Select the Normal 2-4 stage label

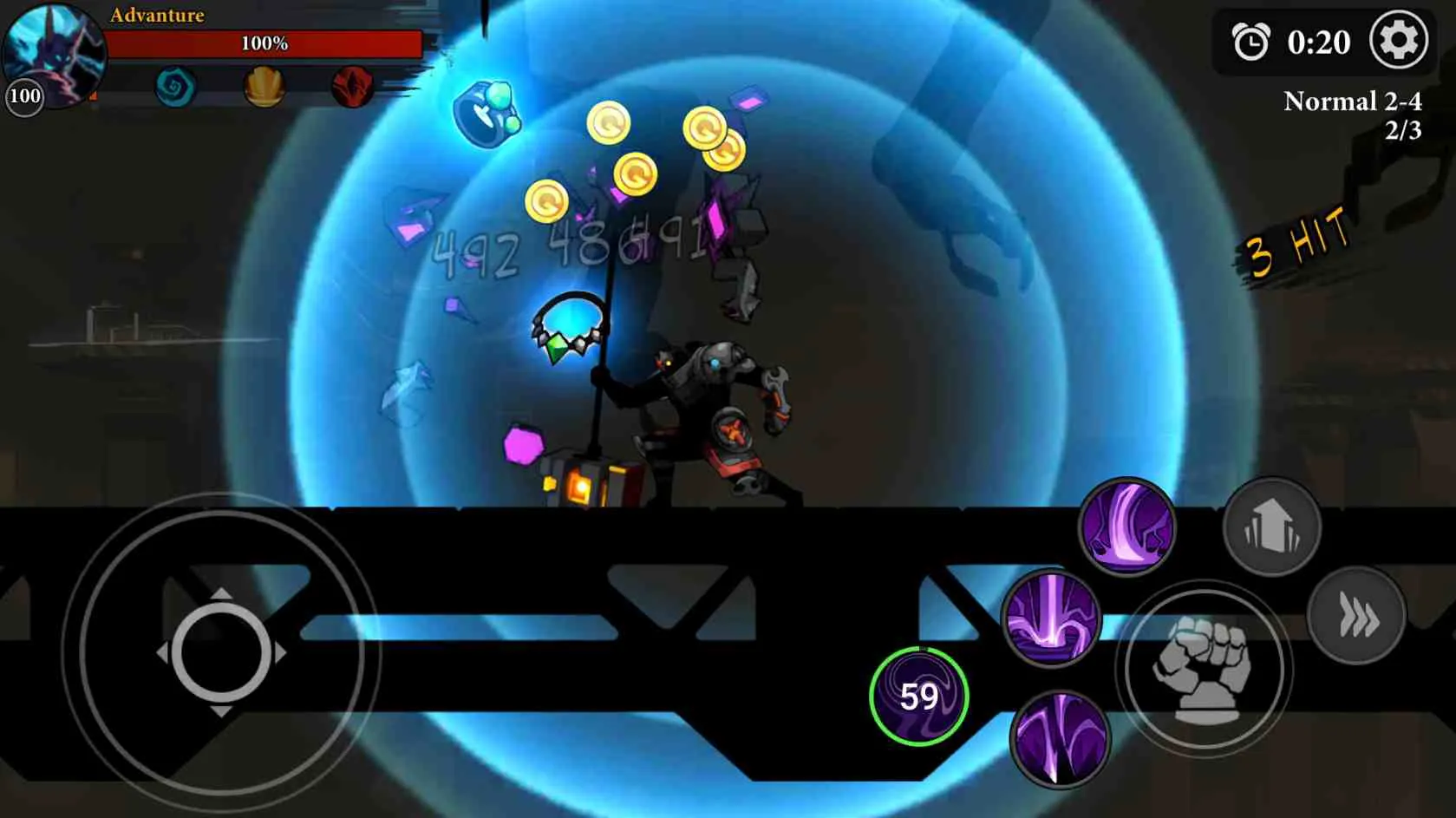tap(1351, 101)
